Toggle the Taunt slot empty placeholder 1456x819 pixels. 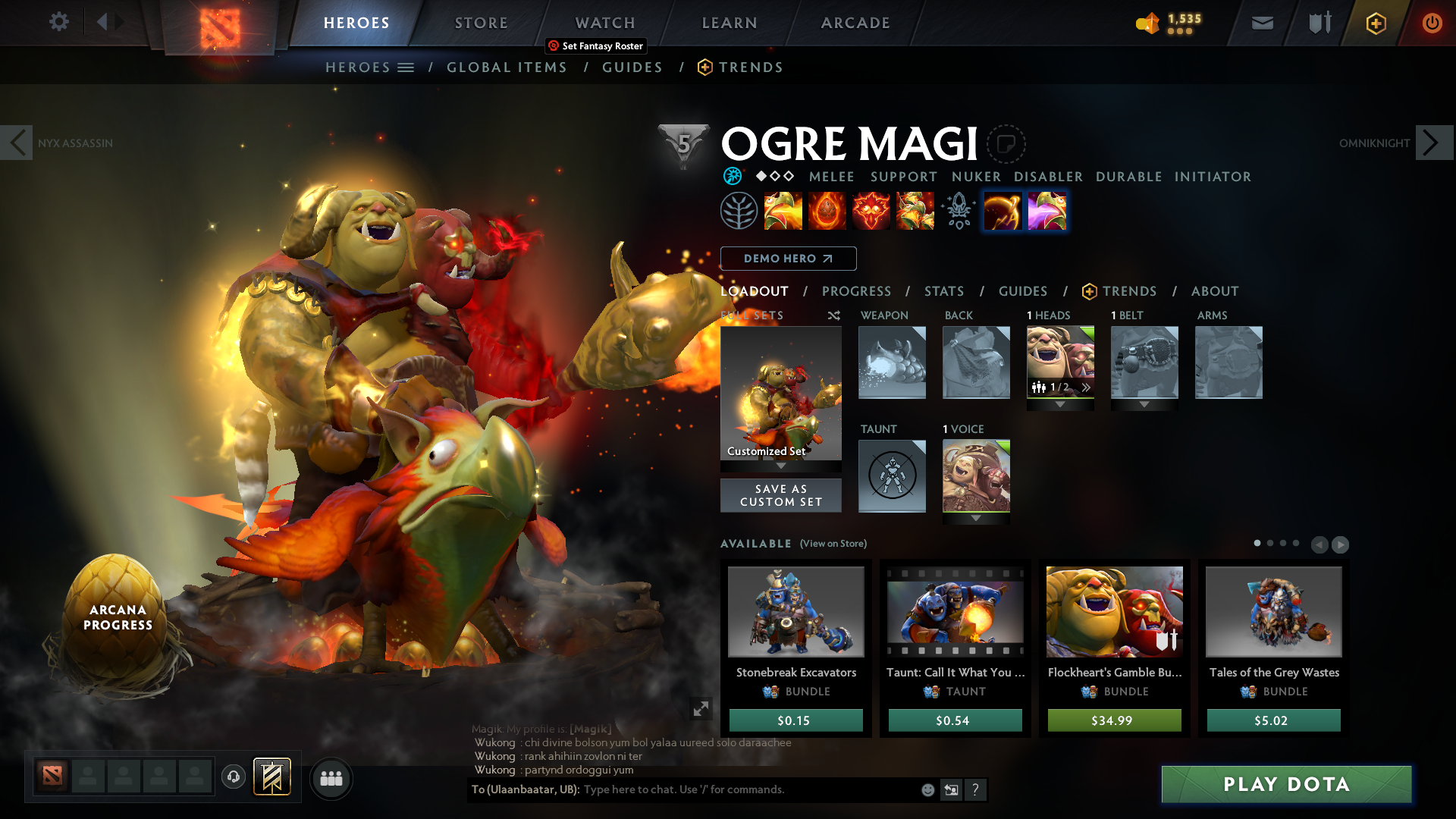click(892, 476)
